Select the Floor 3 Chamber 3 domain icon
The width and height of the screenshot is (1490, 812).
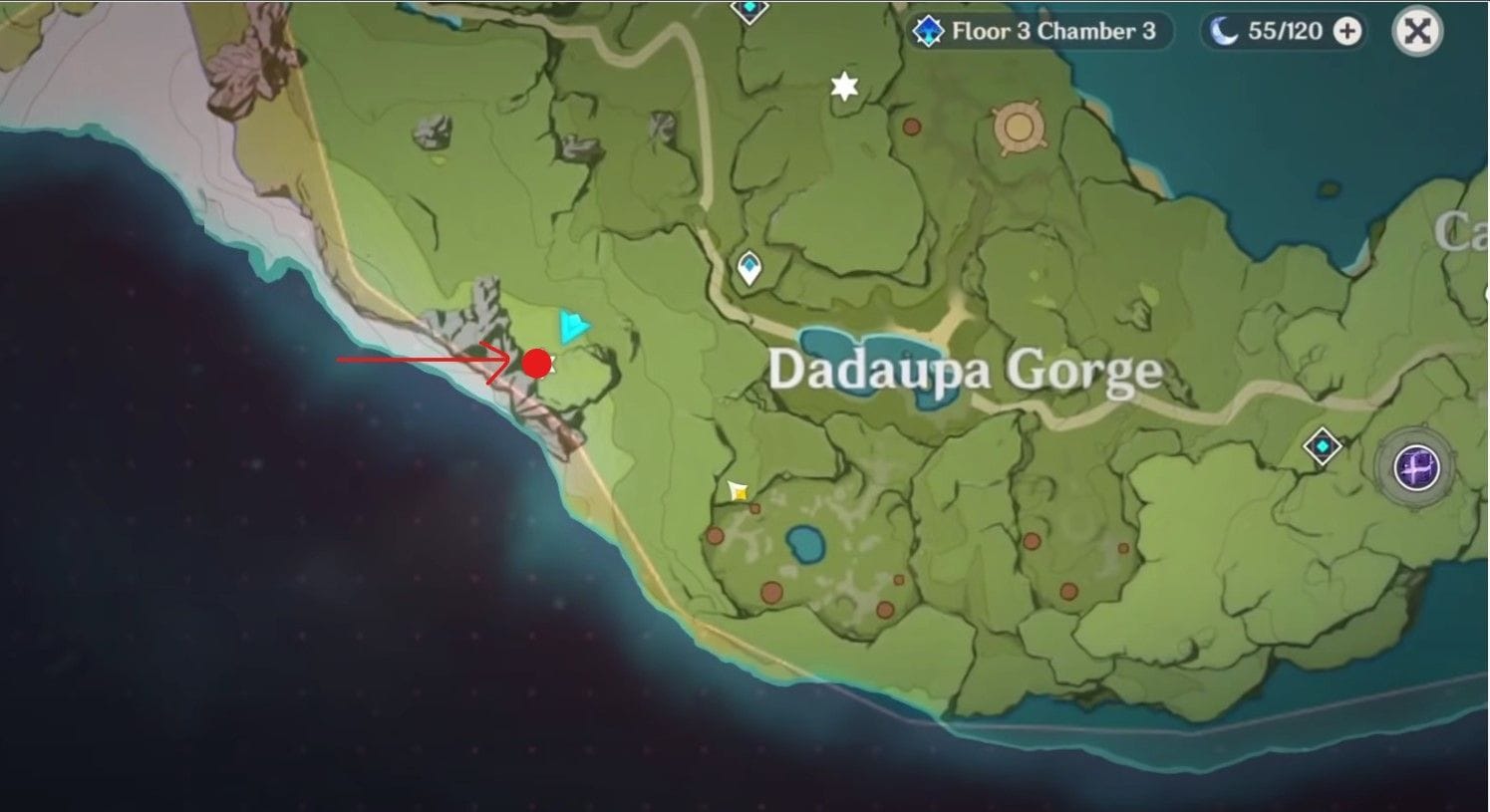point(931,31)
